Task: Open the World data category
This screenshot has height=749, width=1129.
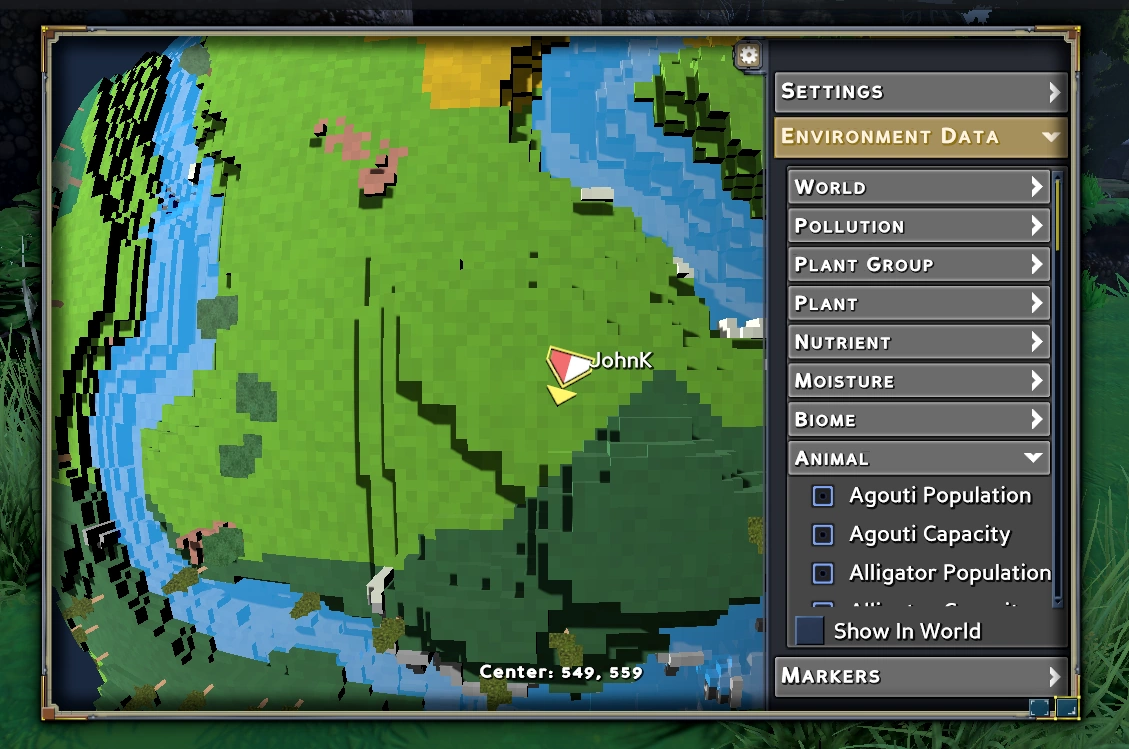Action: click(918, 187)
